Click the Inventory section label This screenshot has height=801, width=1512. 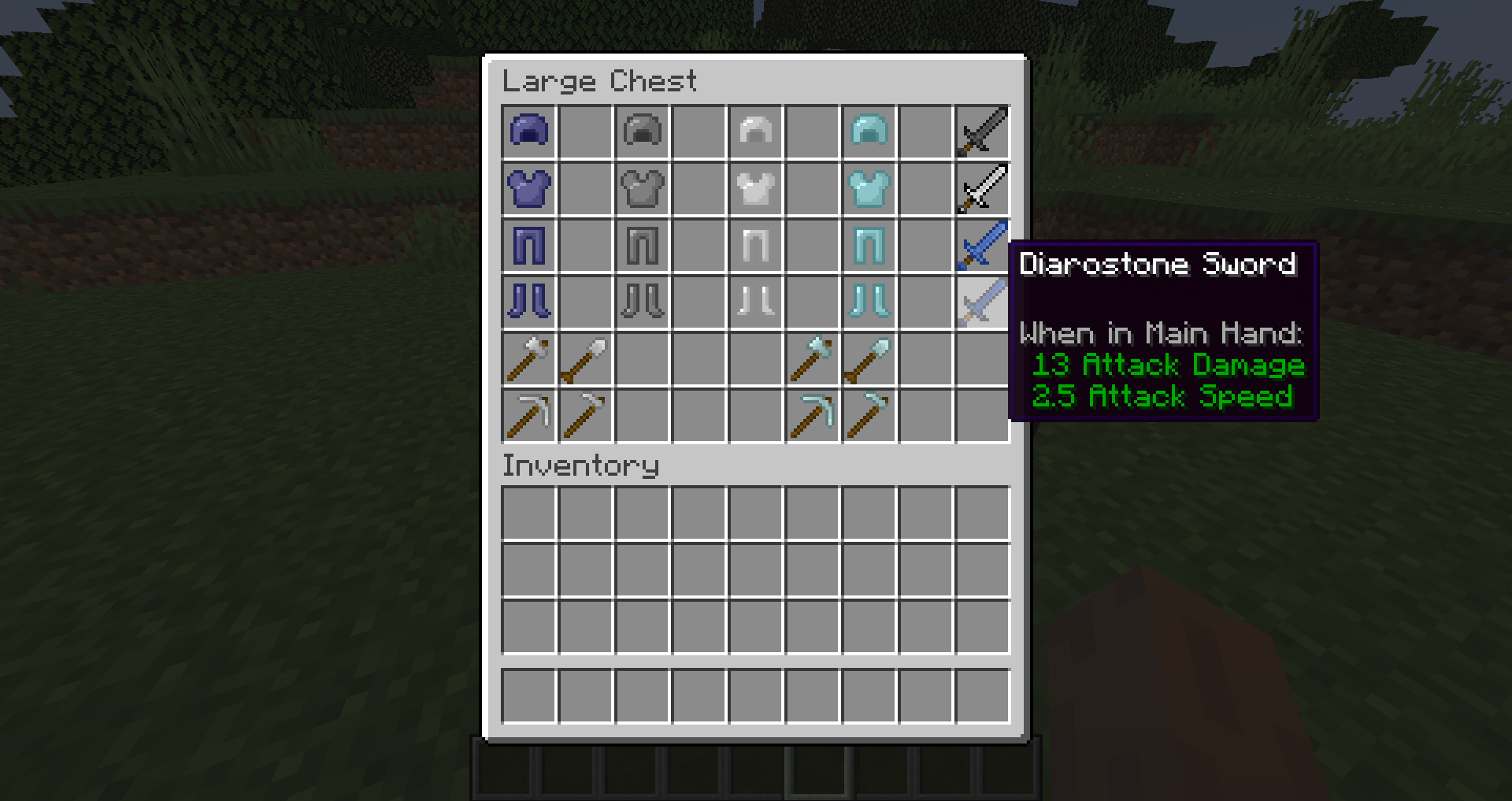coord(581,466)
